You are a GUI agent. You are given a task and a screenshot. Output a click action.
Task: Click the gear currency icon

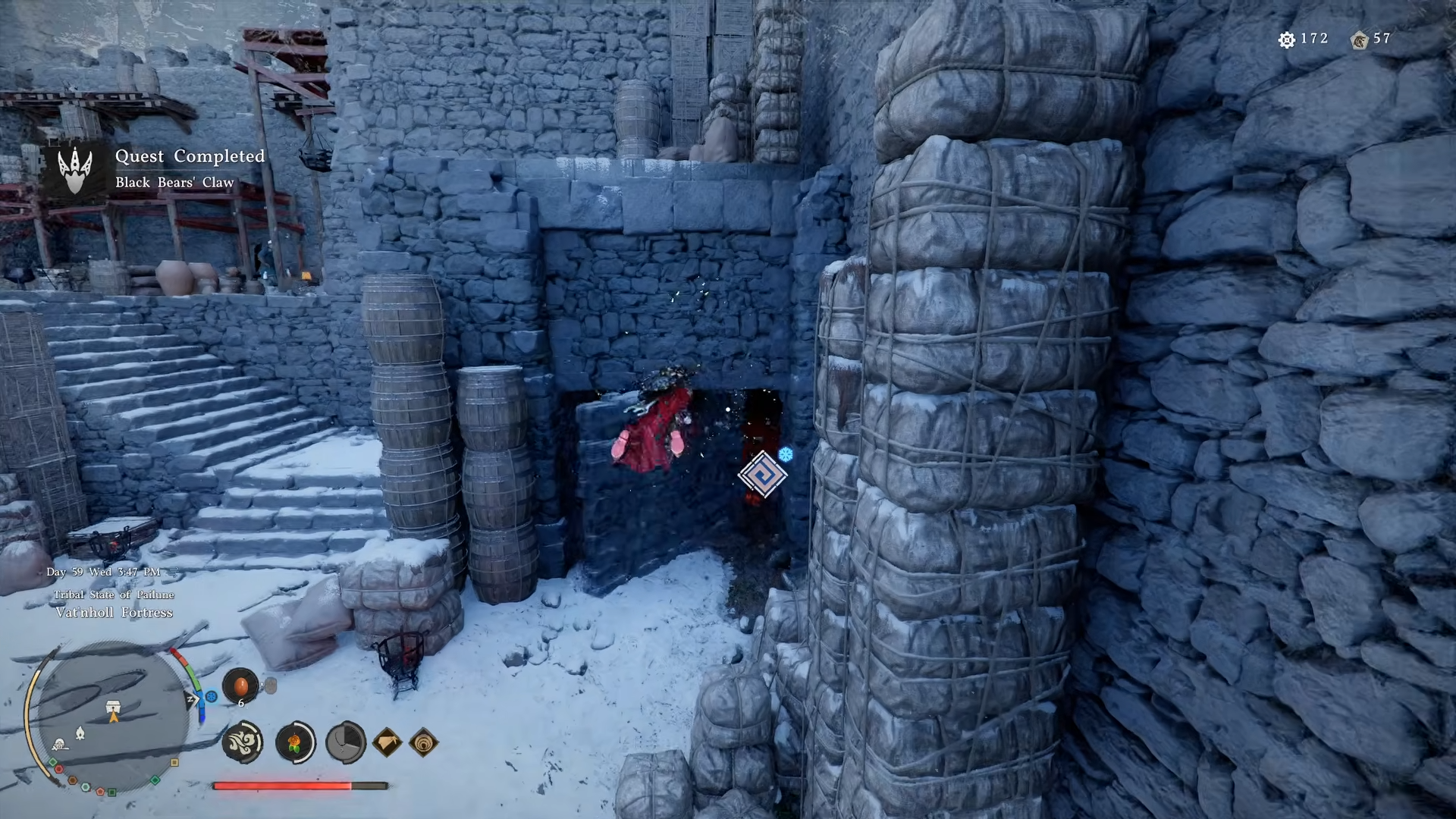click(x=1286, y=39)
